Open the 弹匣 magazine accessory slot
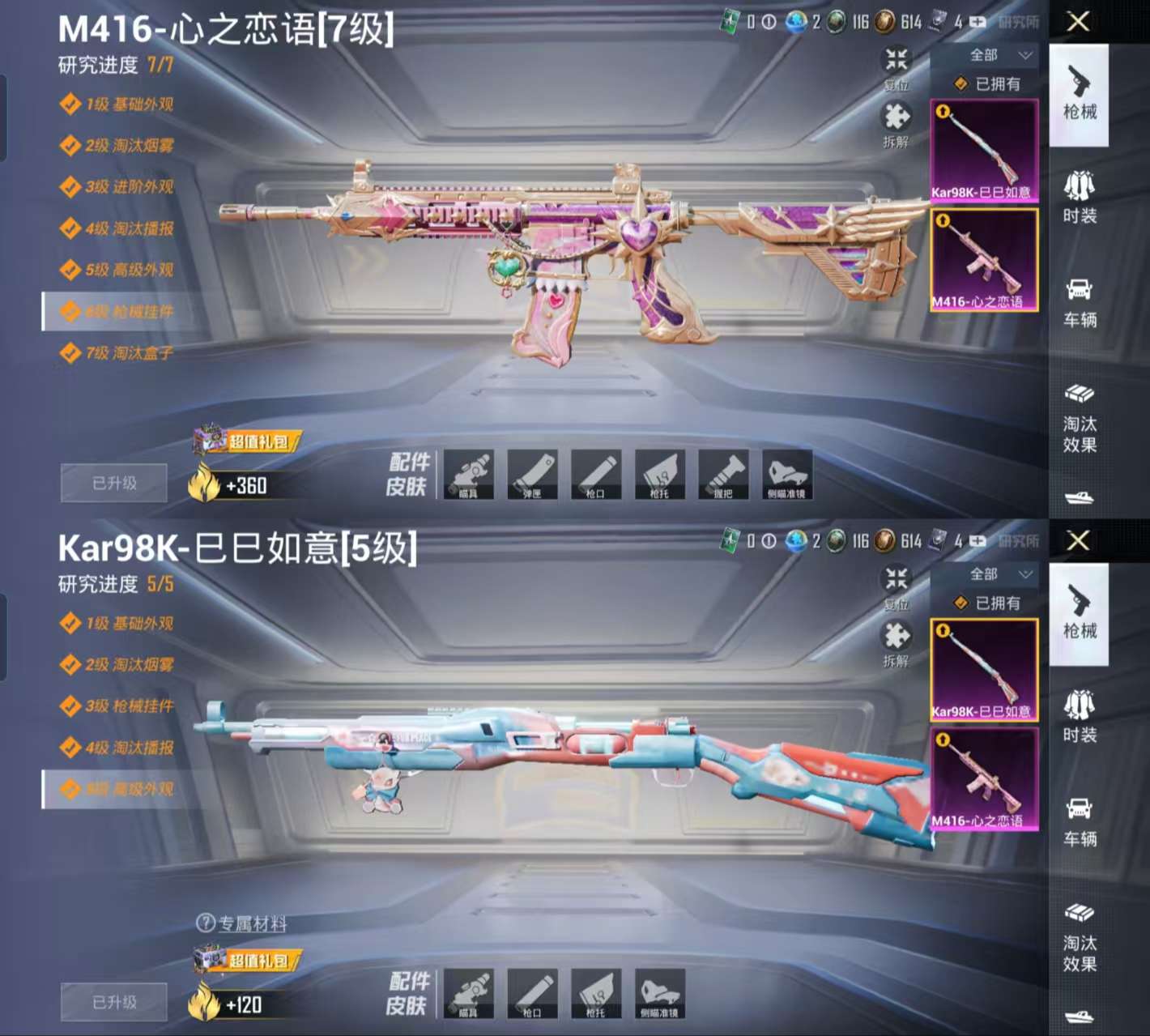The image size is (1150, 1036). coord(534,476)
